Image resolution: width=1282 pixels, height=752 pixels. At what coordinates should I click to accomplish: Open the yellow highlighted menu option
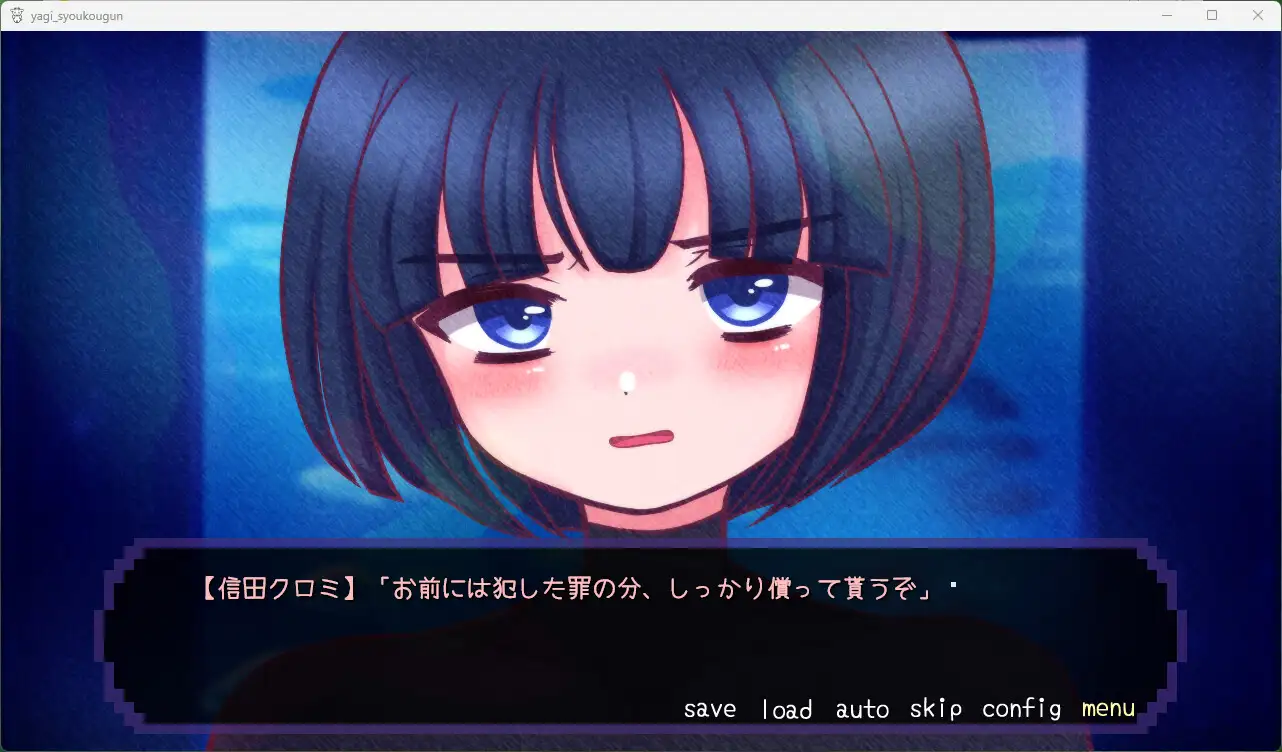pyautogui.click(x=1107, y=708)
